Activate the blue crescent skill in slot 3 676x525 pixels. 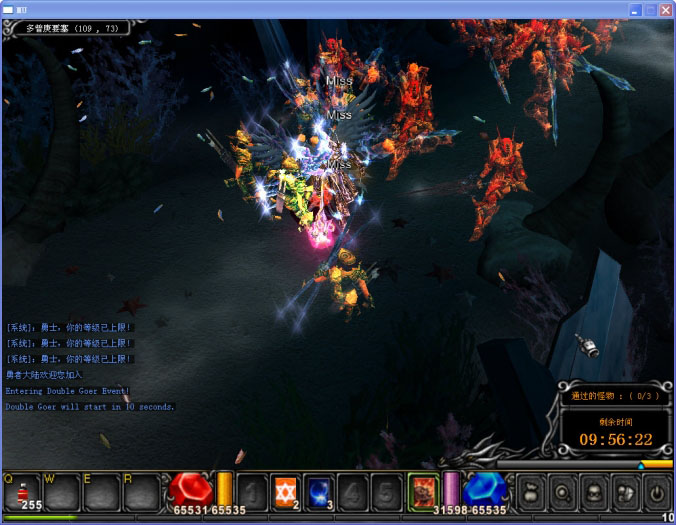point(319,492)
